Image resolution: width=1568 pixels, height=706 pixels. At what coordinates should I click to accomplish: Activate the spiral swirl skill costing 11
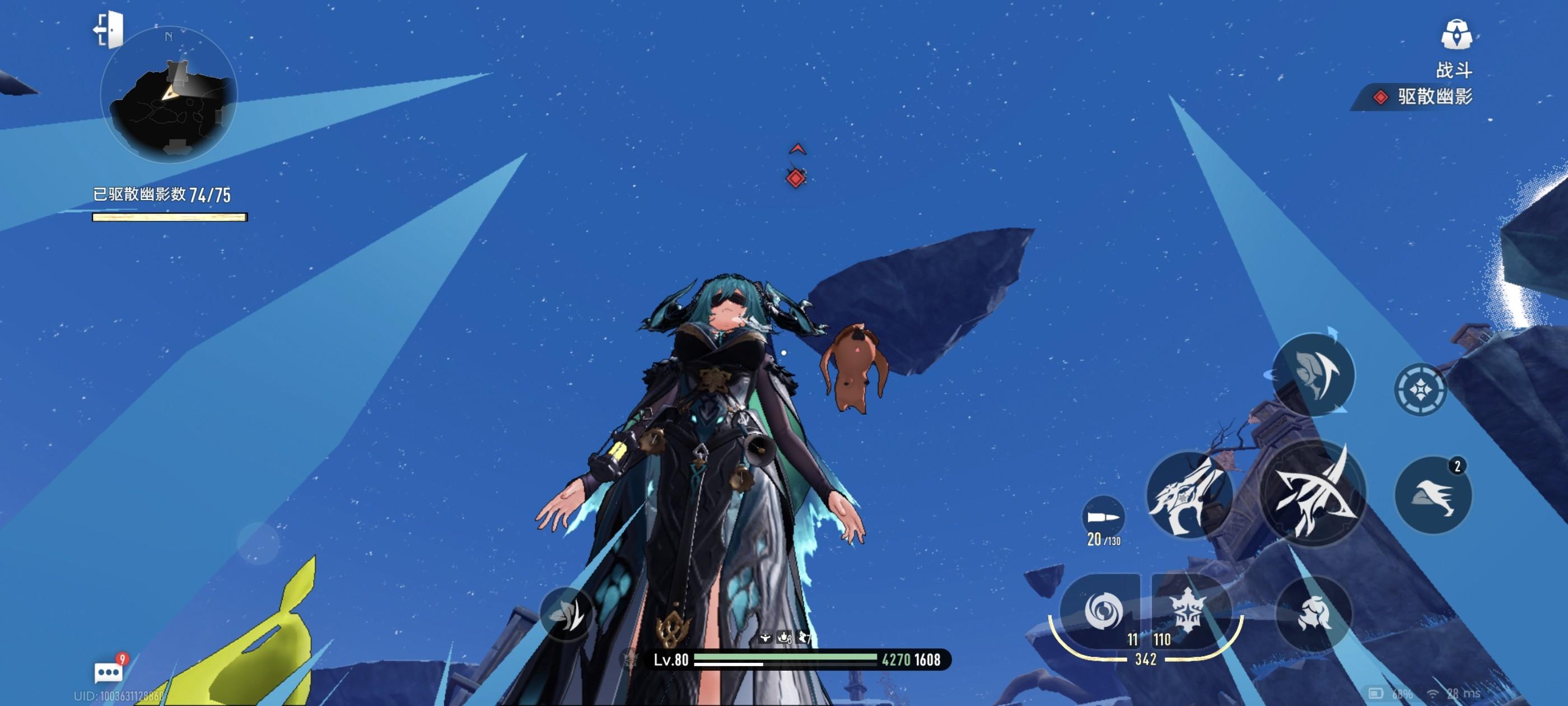point(1102,610)
